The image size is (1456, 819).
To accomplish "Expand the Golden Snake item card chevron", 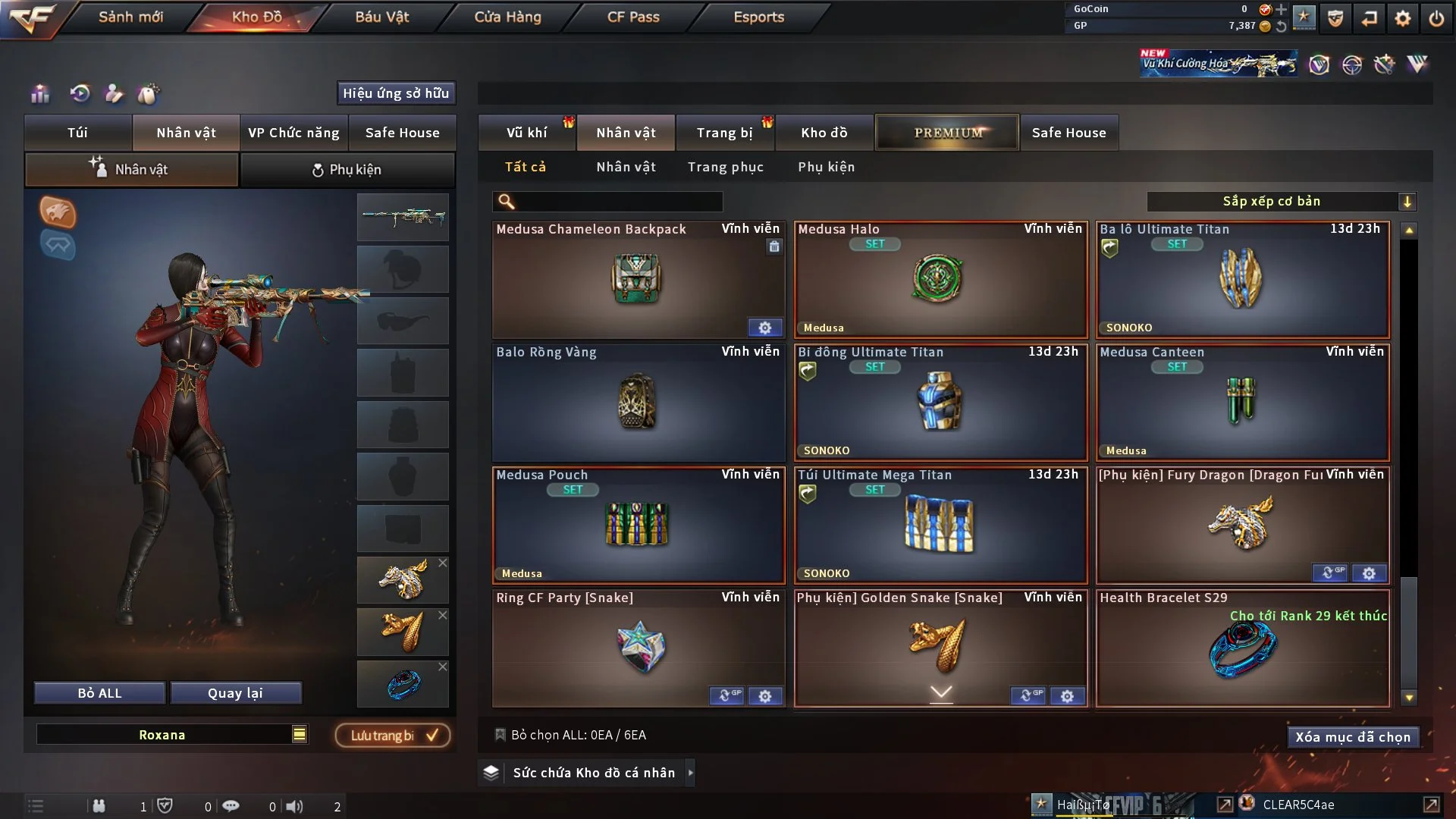I will click(x=940, y=694).
